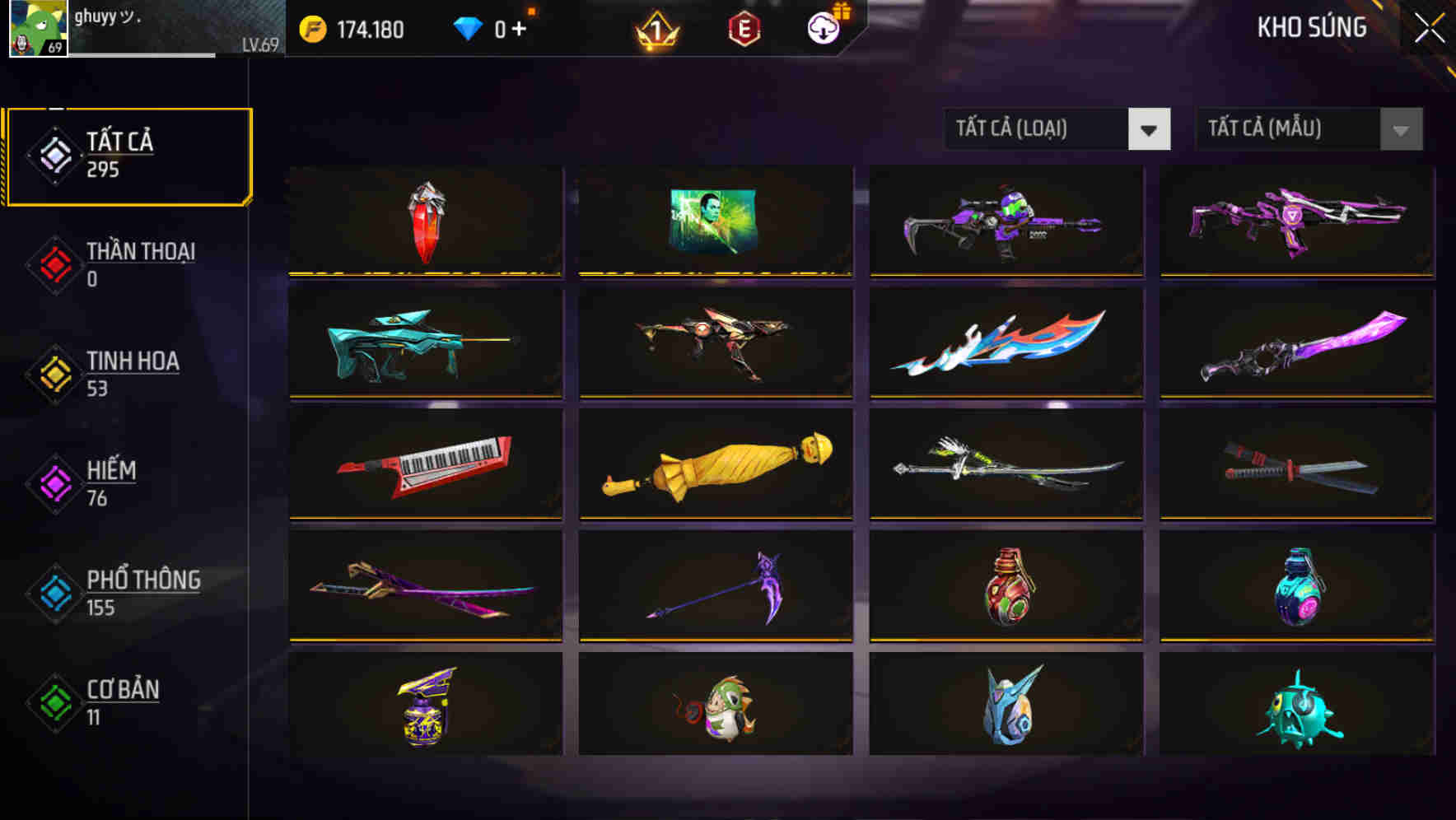Expand the weapon type dropdown arrow

1150,129
